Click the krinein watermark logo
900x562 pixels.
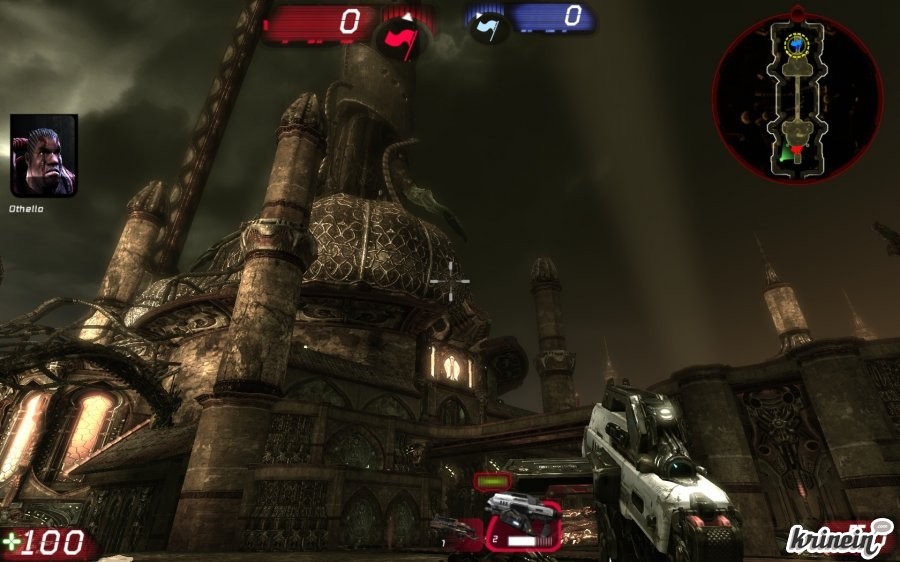click(x=838, y=539)
